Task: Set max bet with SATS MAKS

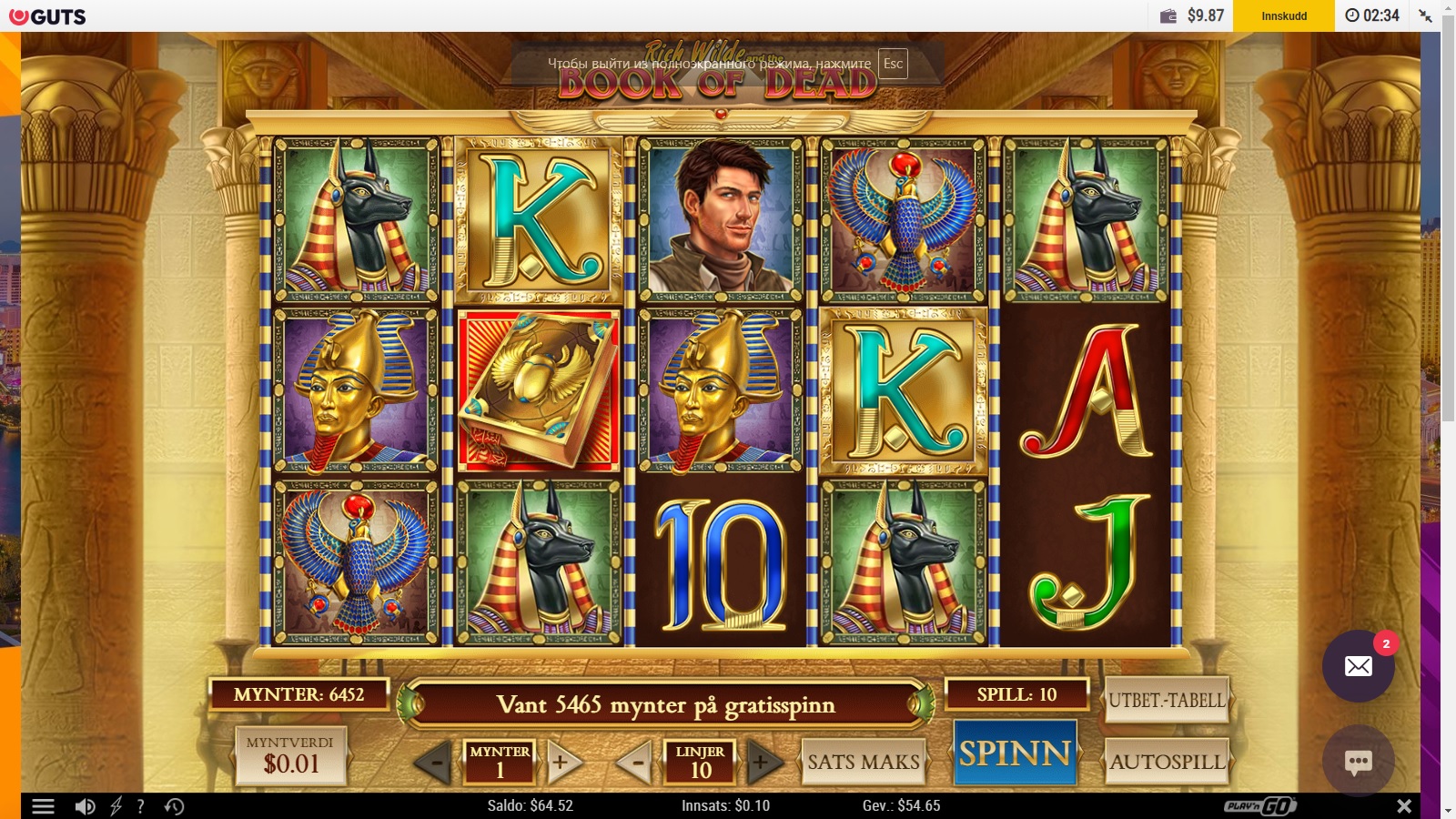Action: (864, 762)
